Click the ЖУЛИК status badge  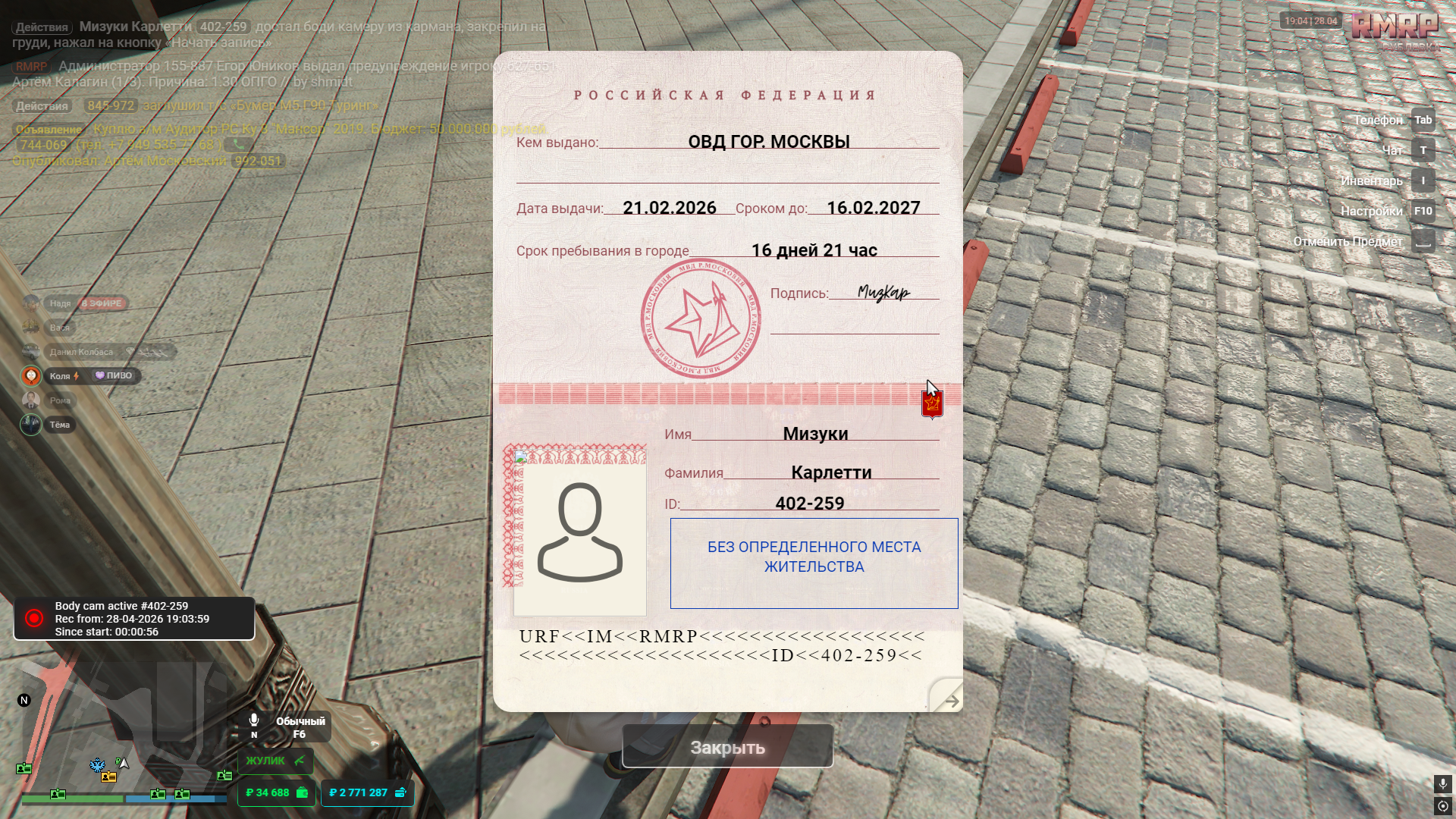coord(275,761)
